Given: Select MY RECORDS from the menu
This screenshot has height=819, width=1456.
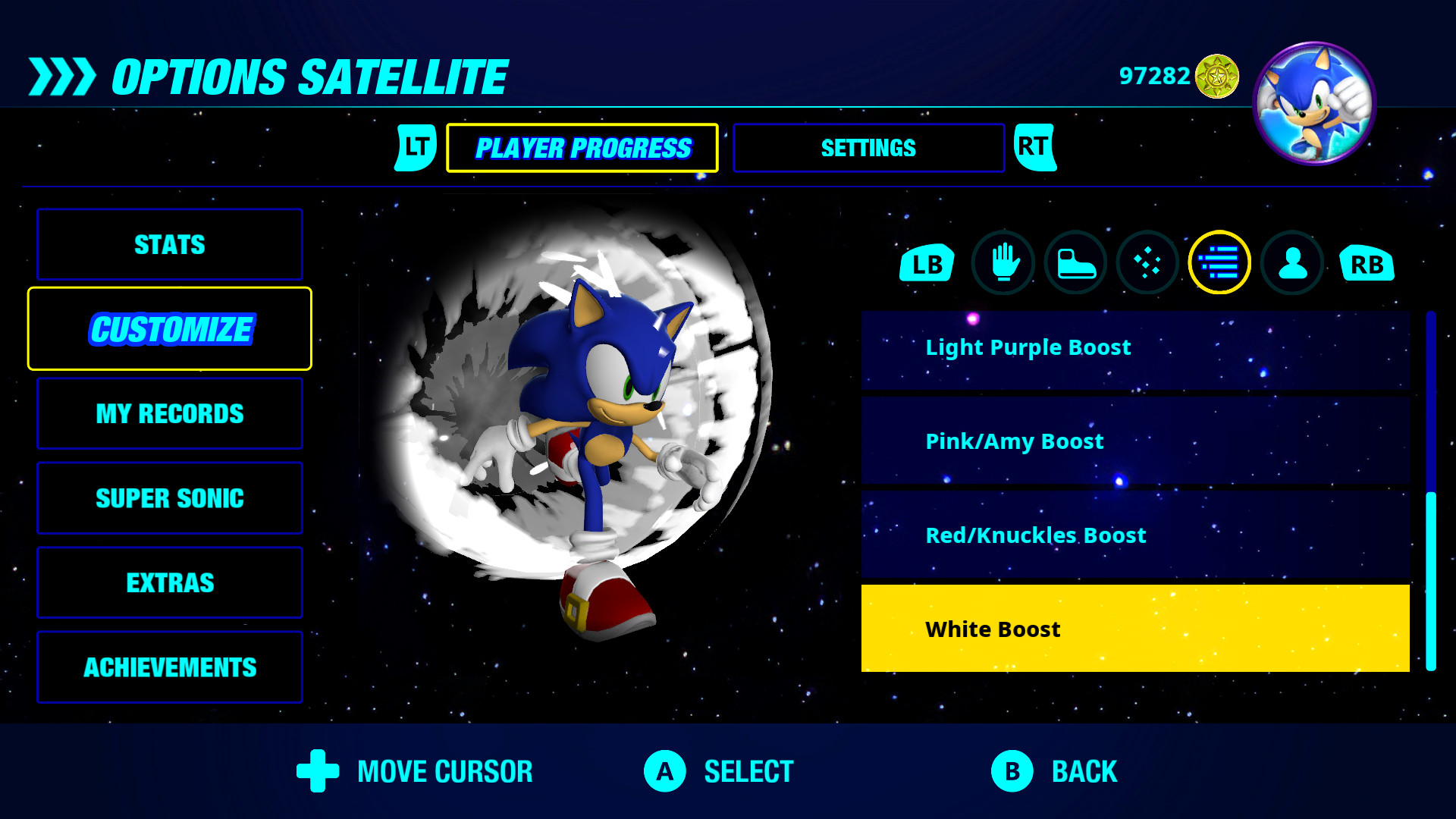Looking at the screenshot, I should pyautogui.click(x=168, y=413).
